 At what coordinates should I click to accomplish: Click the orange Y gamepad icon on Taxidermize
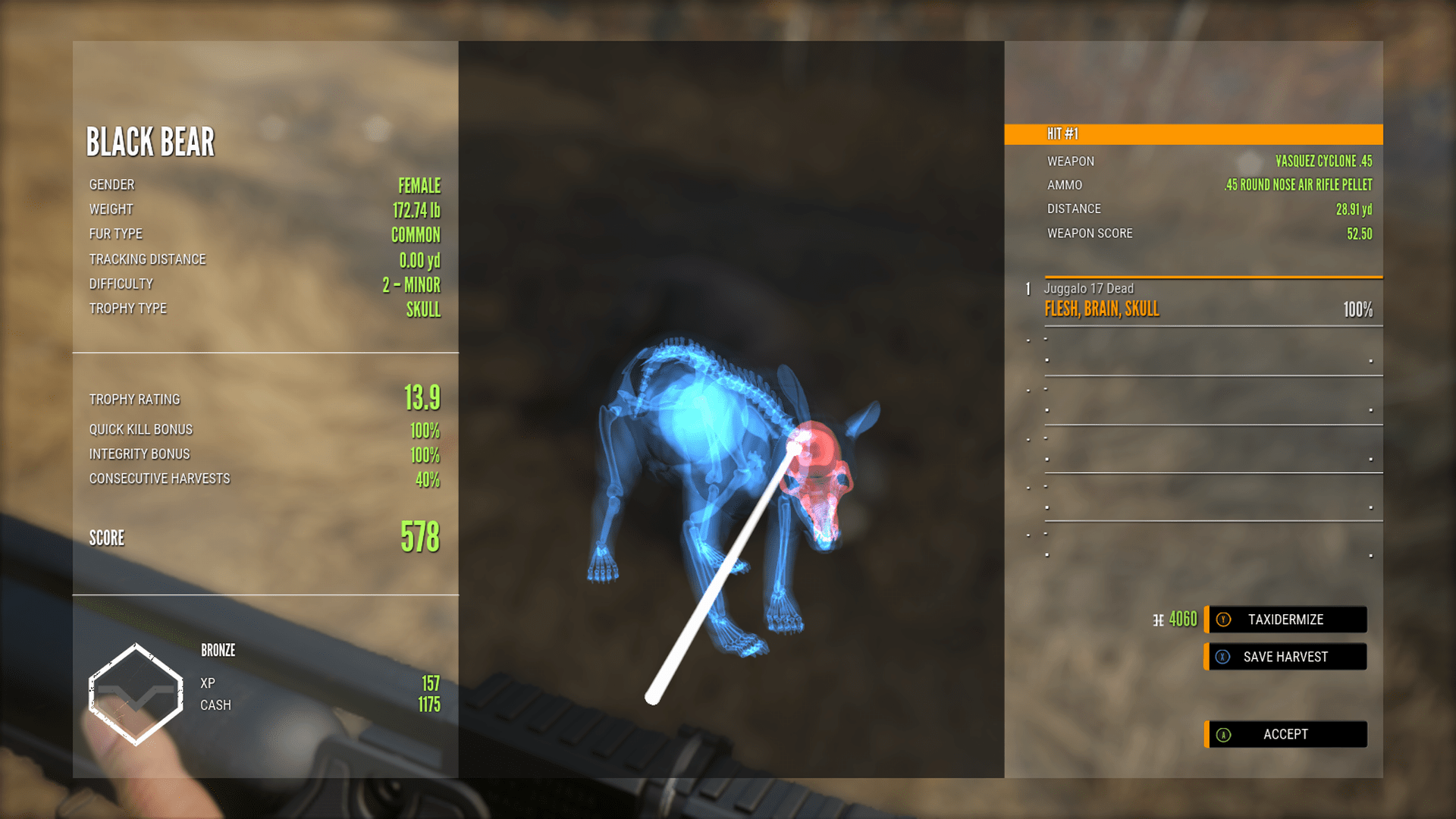point(1223,620)
